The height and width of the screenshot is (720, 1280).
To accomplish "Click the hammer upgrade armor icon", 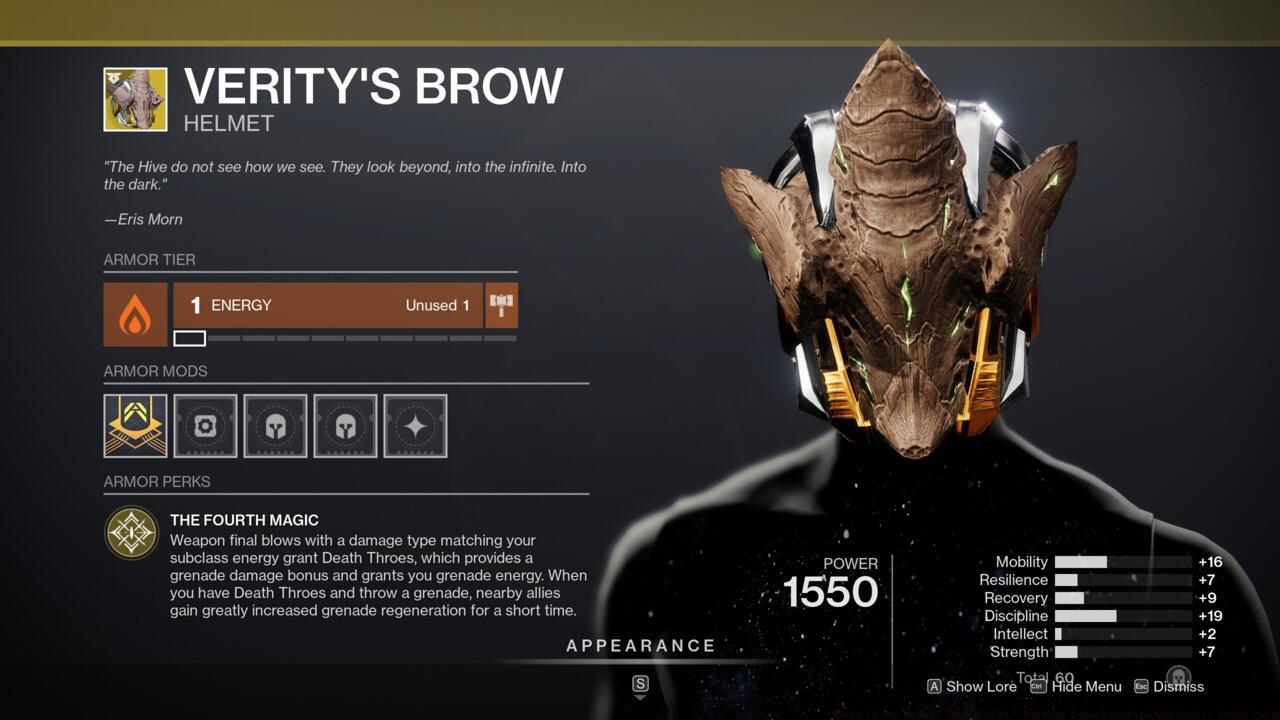I will tap(500, 306).
